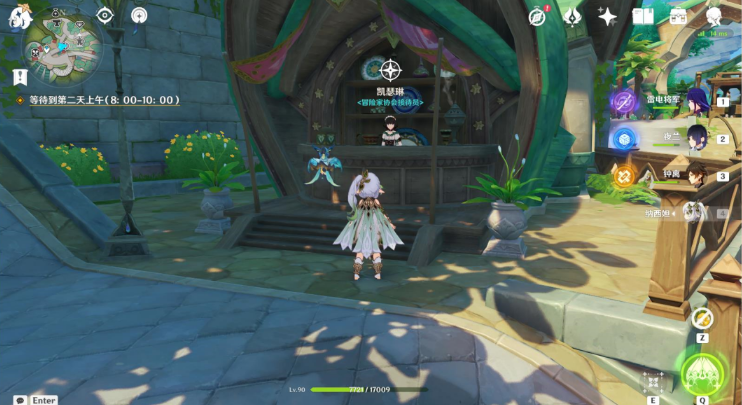Open the chat box at bottom left
Viewport: 742px width, 405px height.
tap(20, 399)
